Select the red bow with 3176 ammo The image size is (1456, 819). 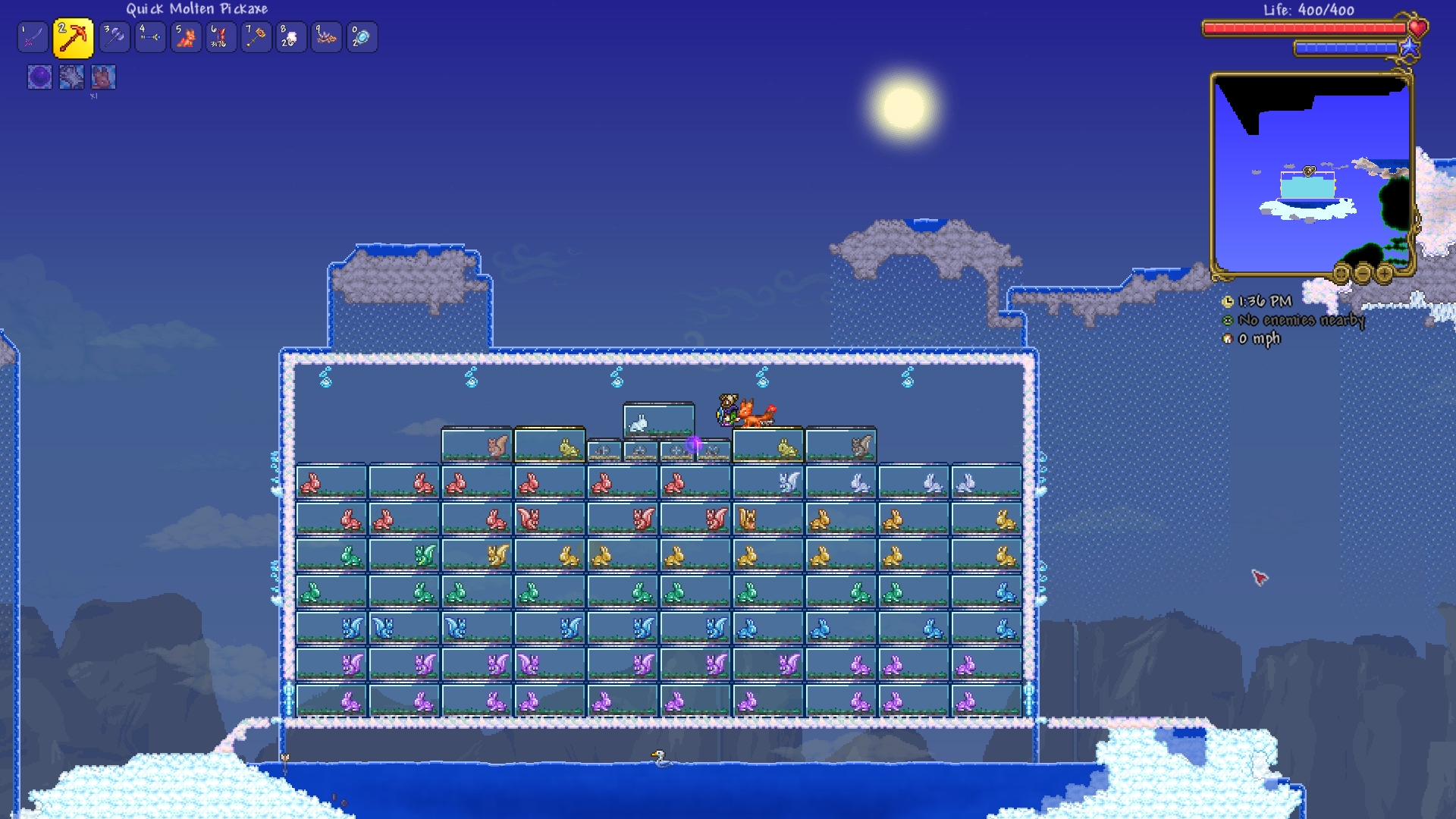tap(221, 37)
